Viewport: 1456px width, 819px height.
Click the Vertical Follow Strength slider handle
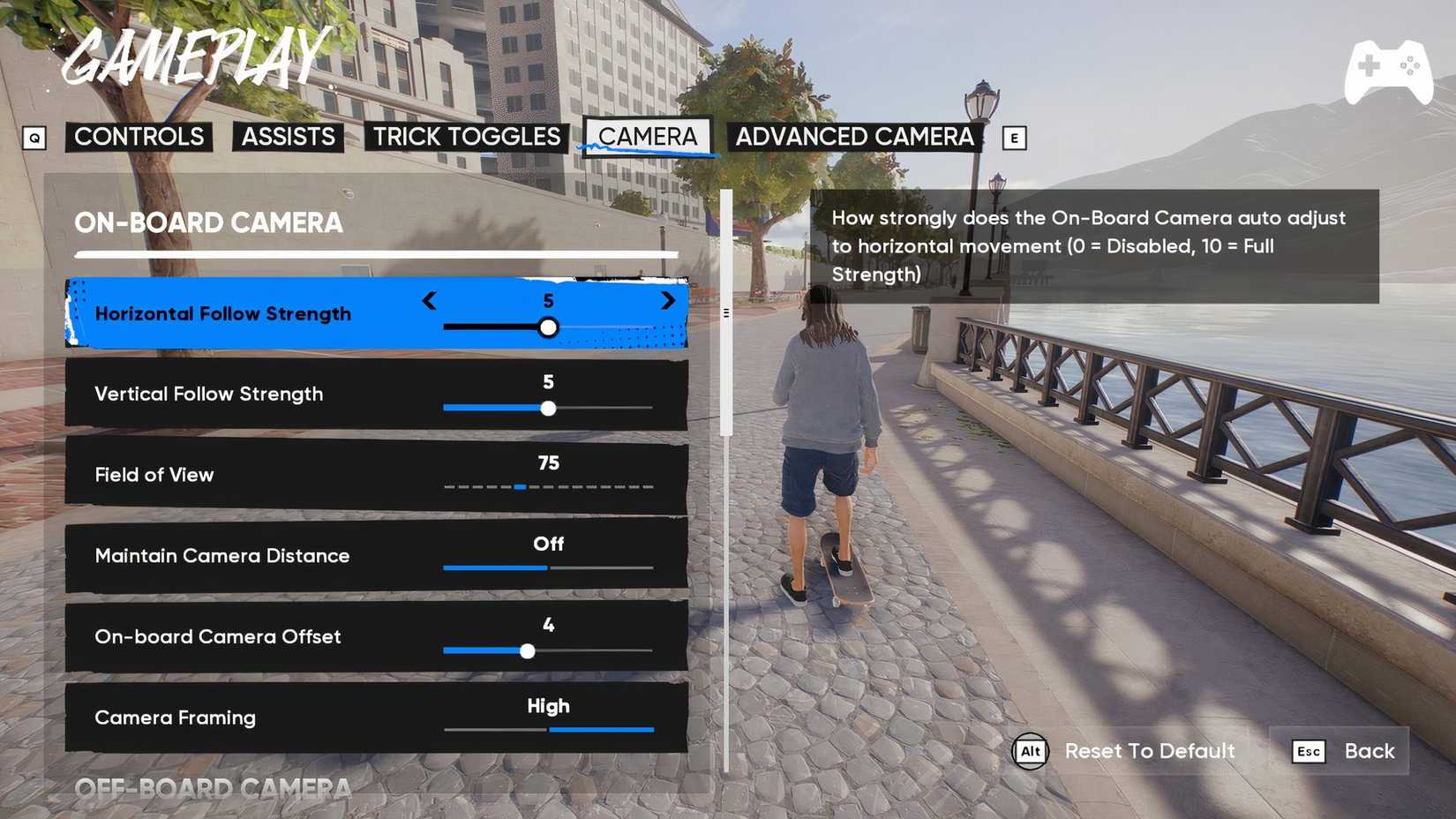[549, 408]
